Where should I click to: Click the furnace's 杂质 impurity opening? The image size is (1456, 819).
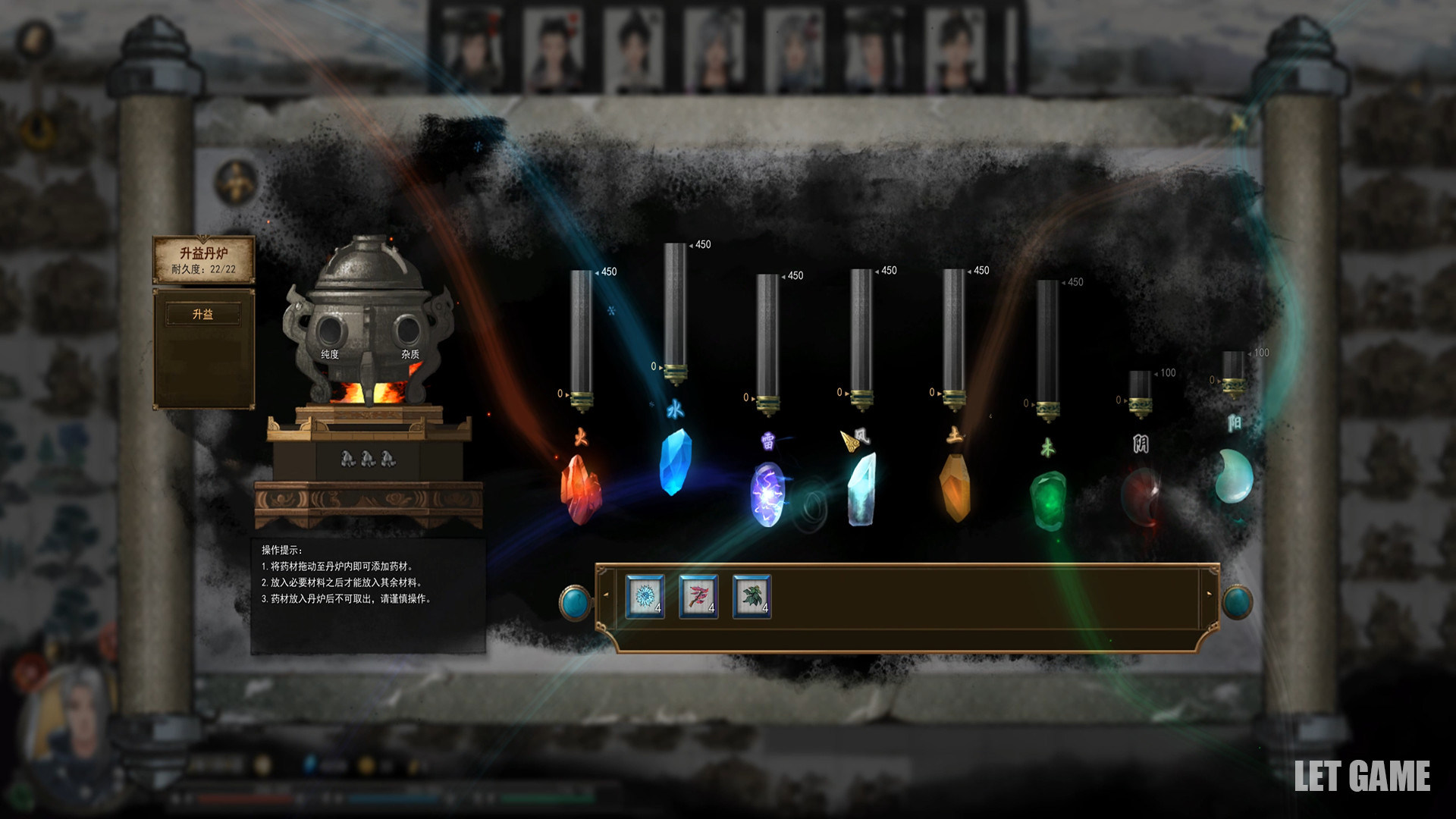[x=408, y=331]
